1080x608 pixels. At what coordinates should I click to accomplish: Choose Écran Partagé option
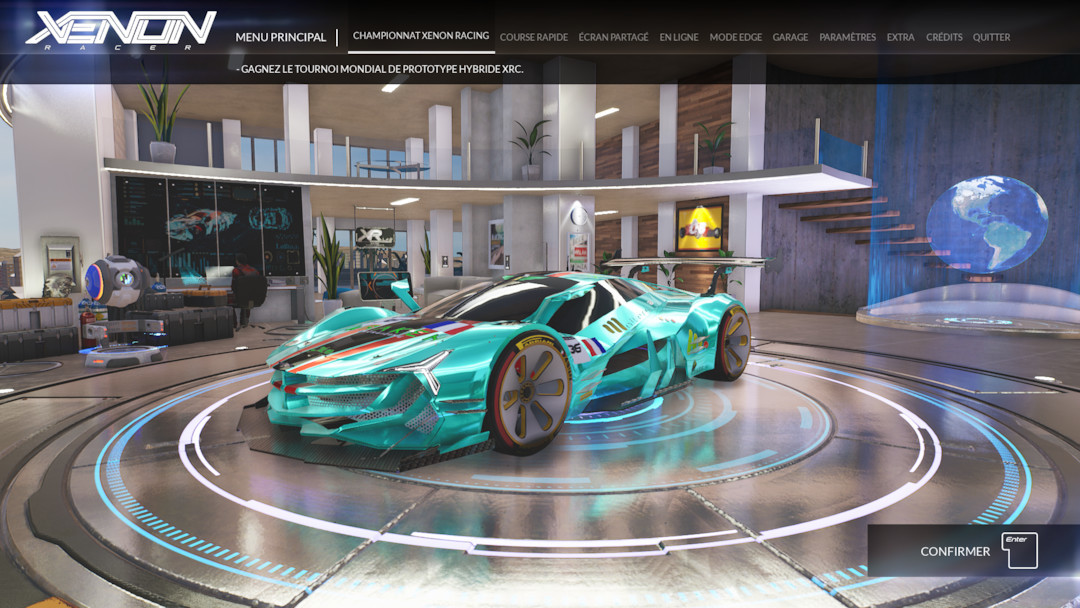coord(614,37)
